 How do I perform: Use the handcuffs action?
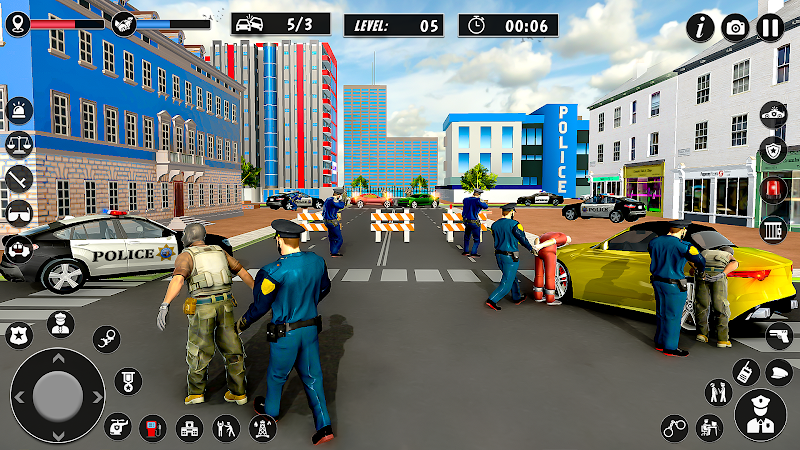tap(675, 428)
